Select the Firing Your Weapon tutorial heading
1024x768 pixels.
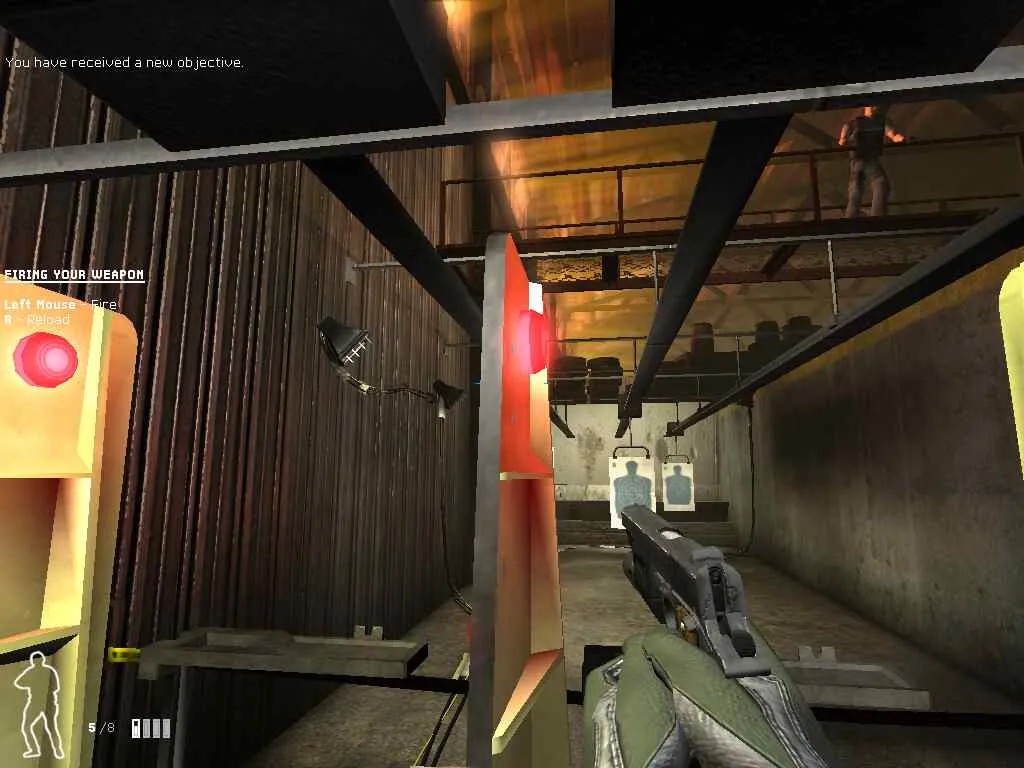[x=74, y=275]
